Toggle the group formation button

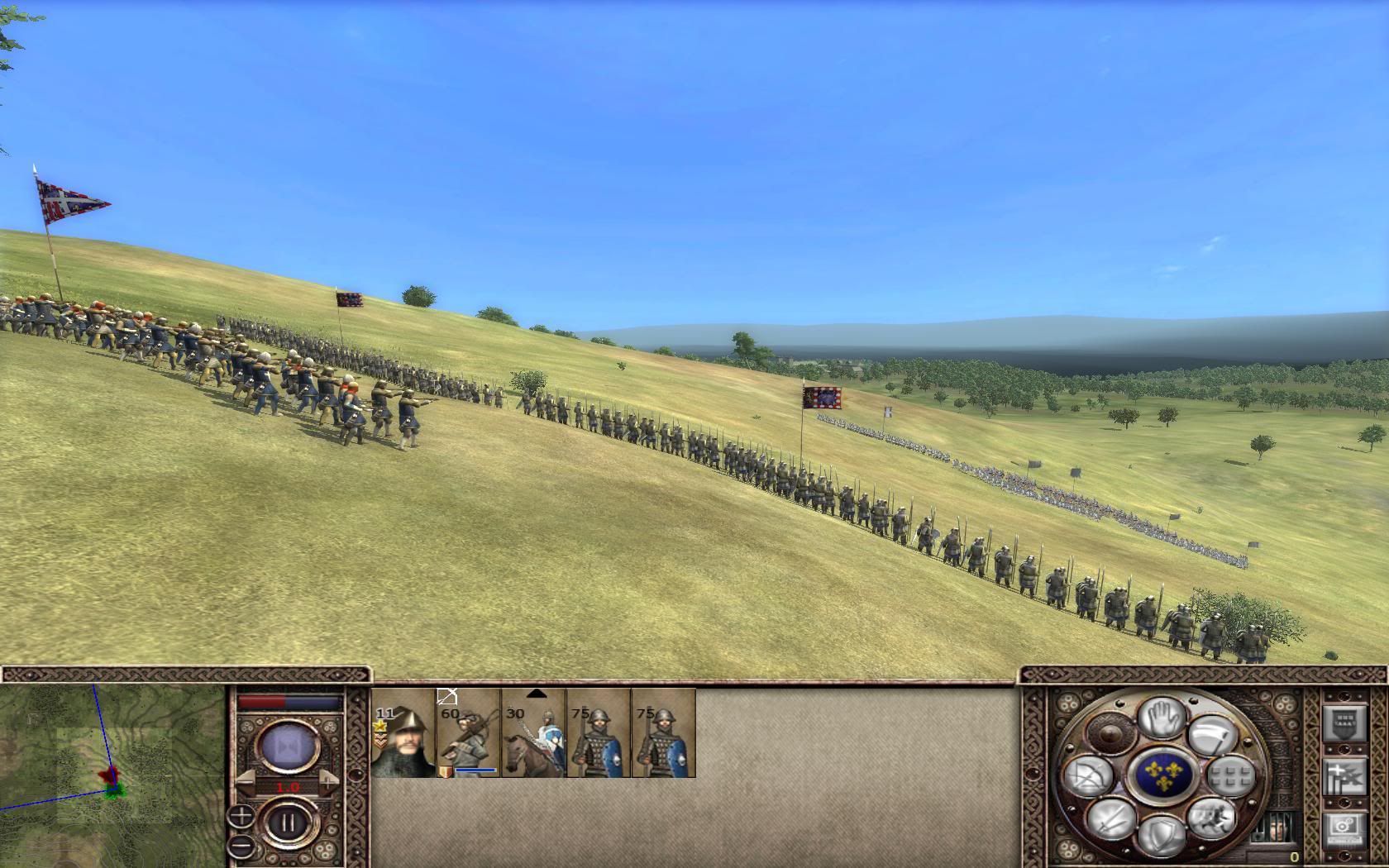[1229, 776]
